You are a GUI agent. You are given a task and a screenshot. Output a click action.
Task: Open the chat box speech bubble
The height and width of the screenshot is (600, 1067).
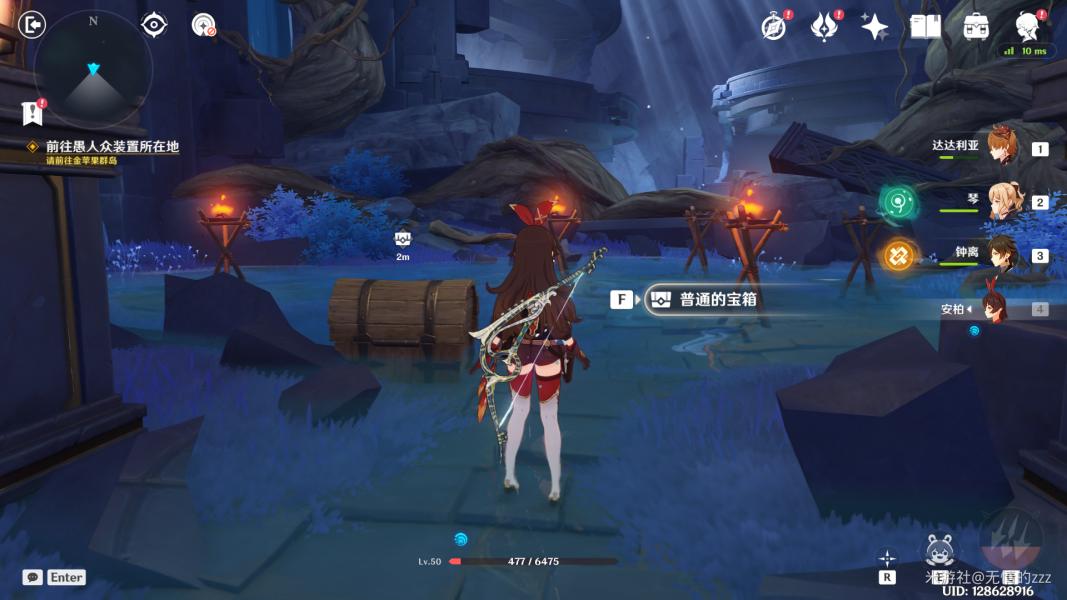coord(33,577)
